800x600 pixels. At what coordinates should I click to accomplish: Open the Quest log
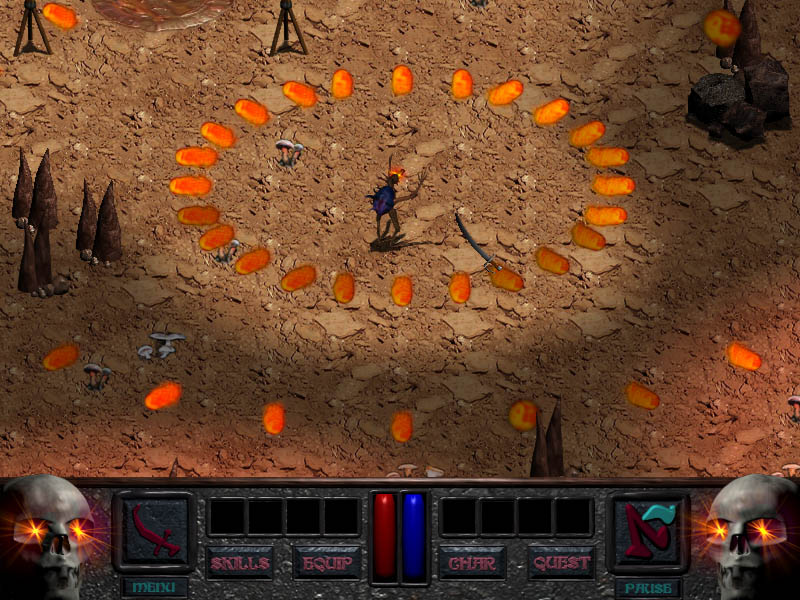tap(560, 563)
